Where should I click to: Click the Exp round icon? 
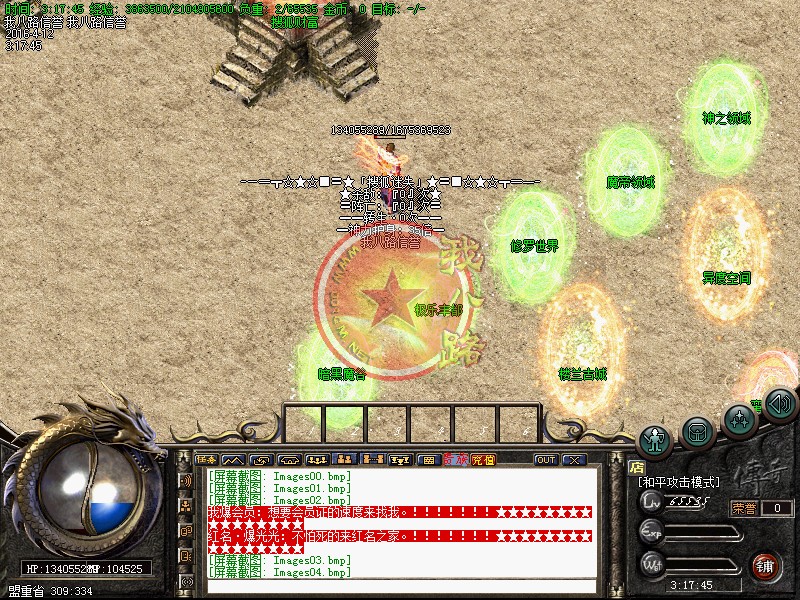coord(652,532)
